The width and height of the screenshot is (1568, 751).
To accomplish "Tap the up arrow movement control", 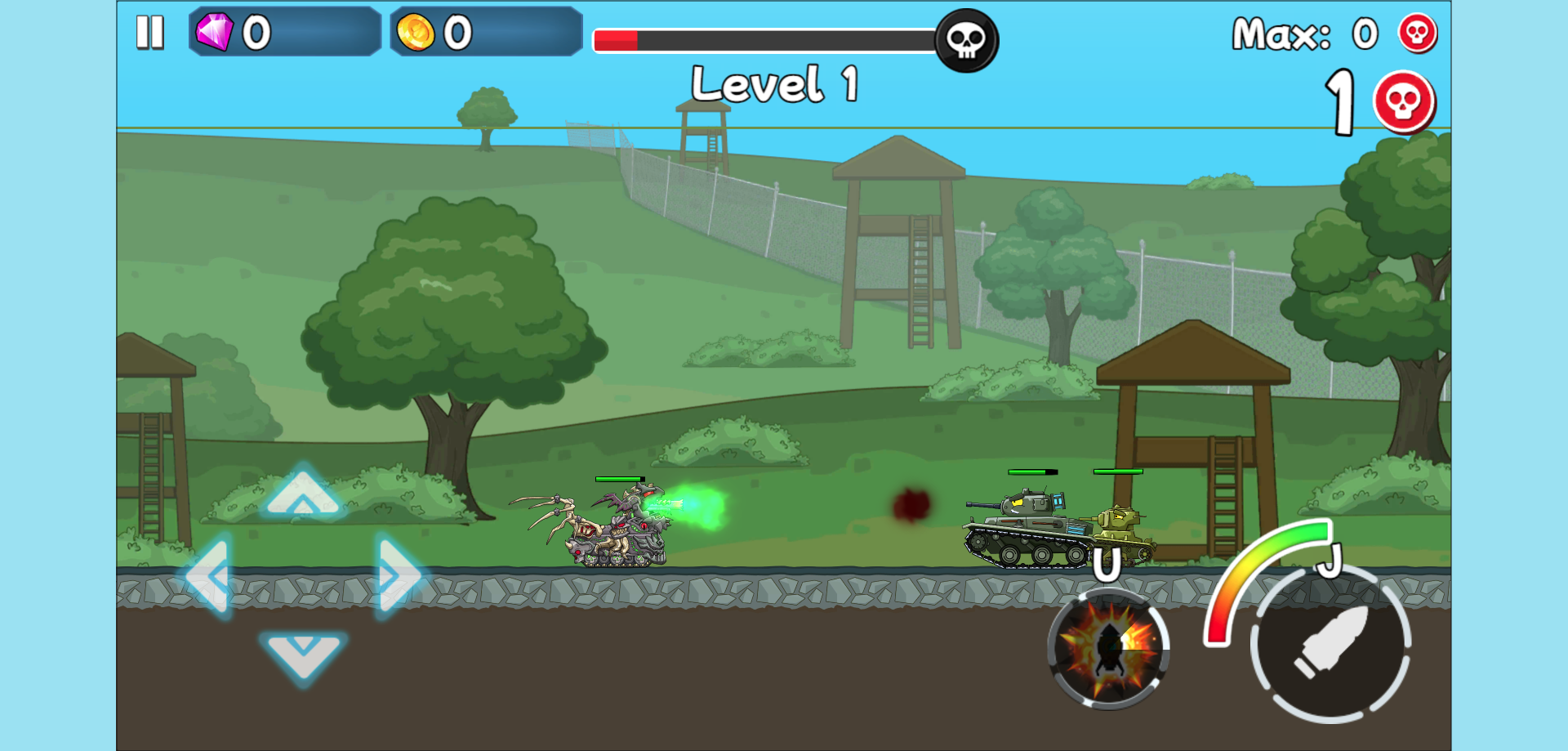I will click(x=303, y=493).
